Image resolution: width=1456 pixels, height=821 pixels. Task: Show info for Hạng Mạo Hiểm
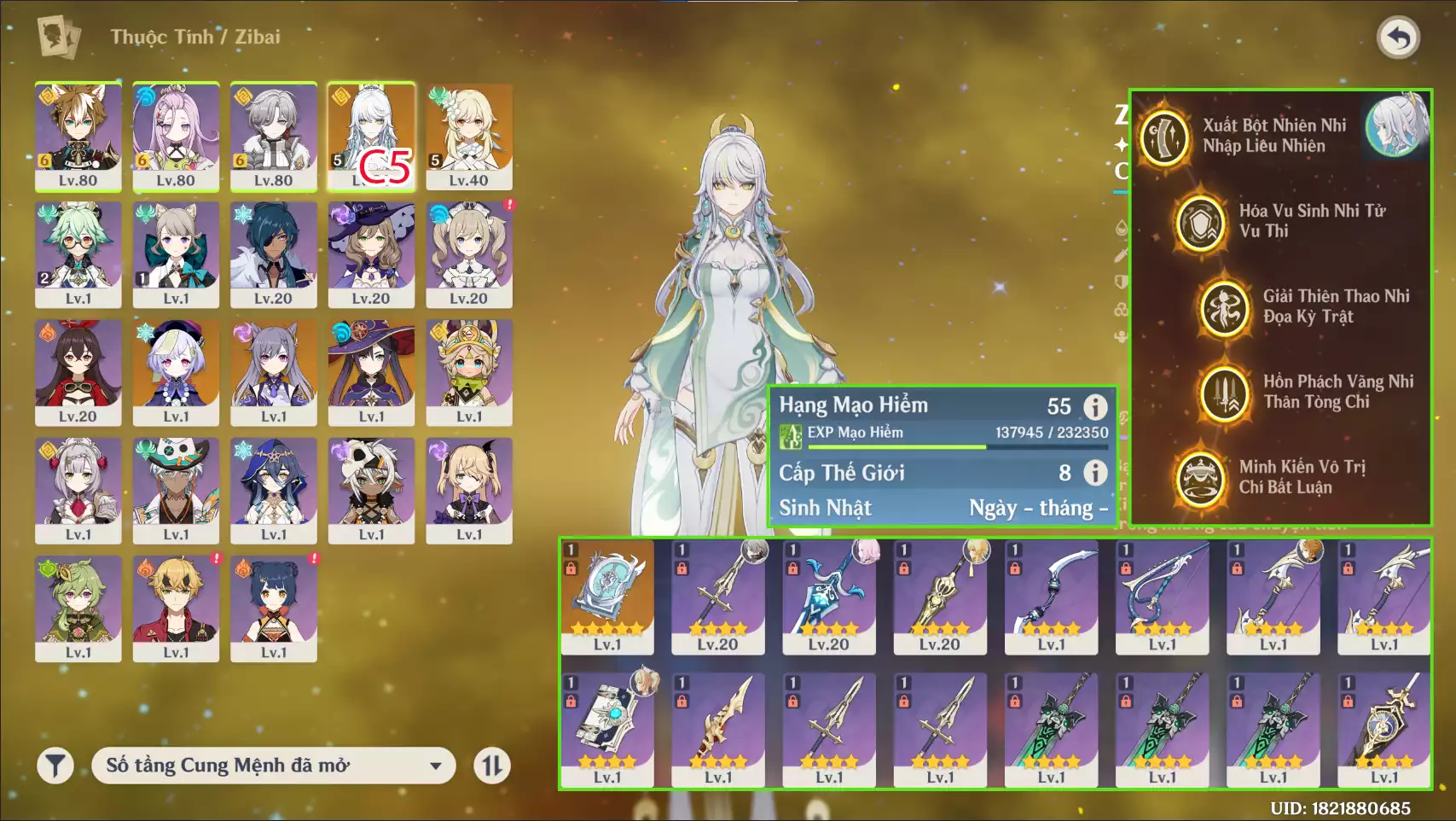coord(1095,407)
